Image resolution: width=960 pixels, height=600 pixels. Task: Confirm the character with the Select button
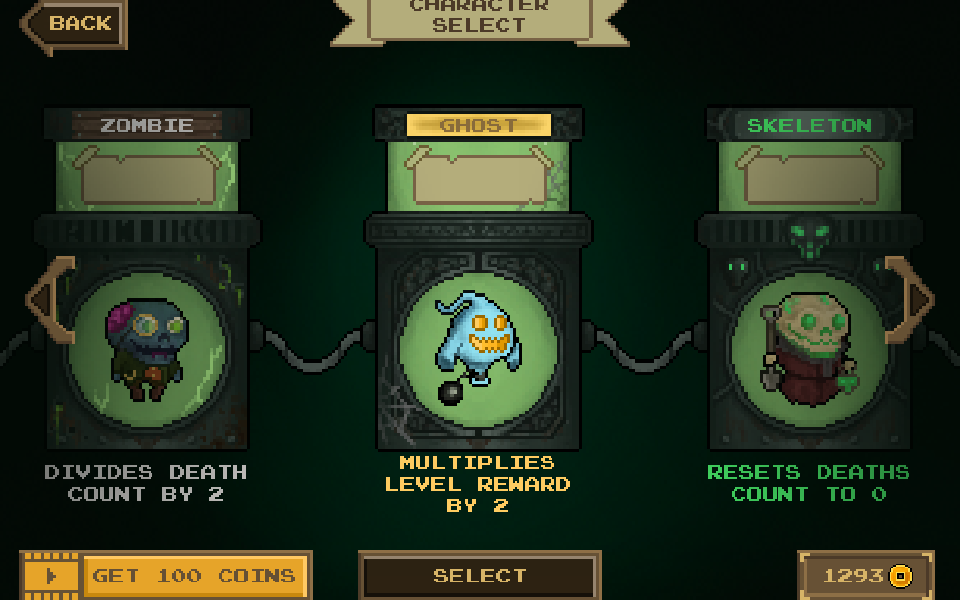479,576
